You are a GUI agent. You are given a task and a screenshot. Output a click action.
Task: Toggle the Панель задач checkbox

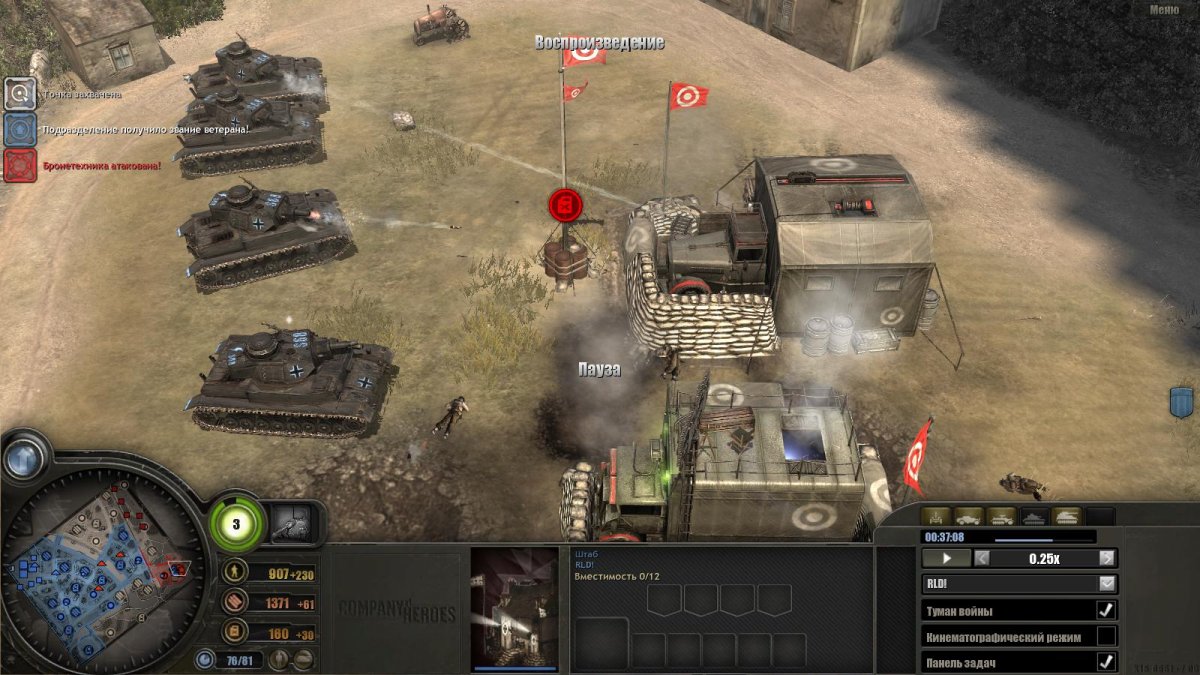[x=1106, y=661]
